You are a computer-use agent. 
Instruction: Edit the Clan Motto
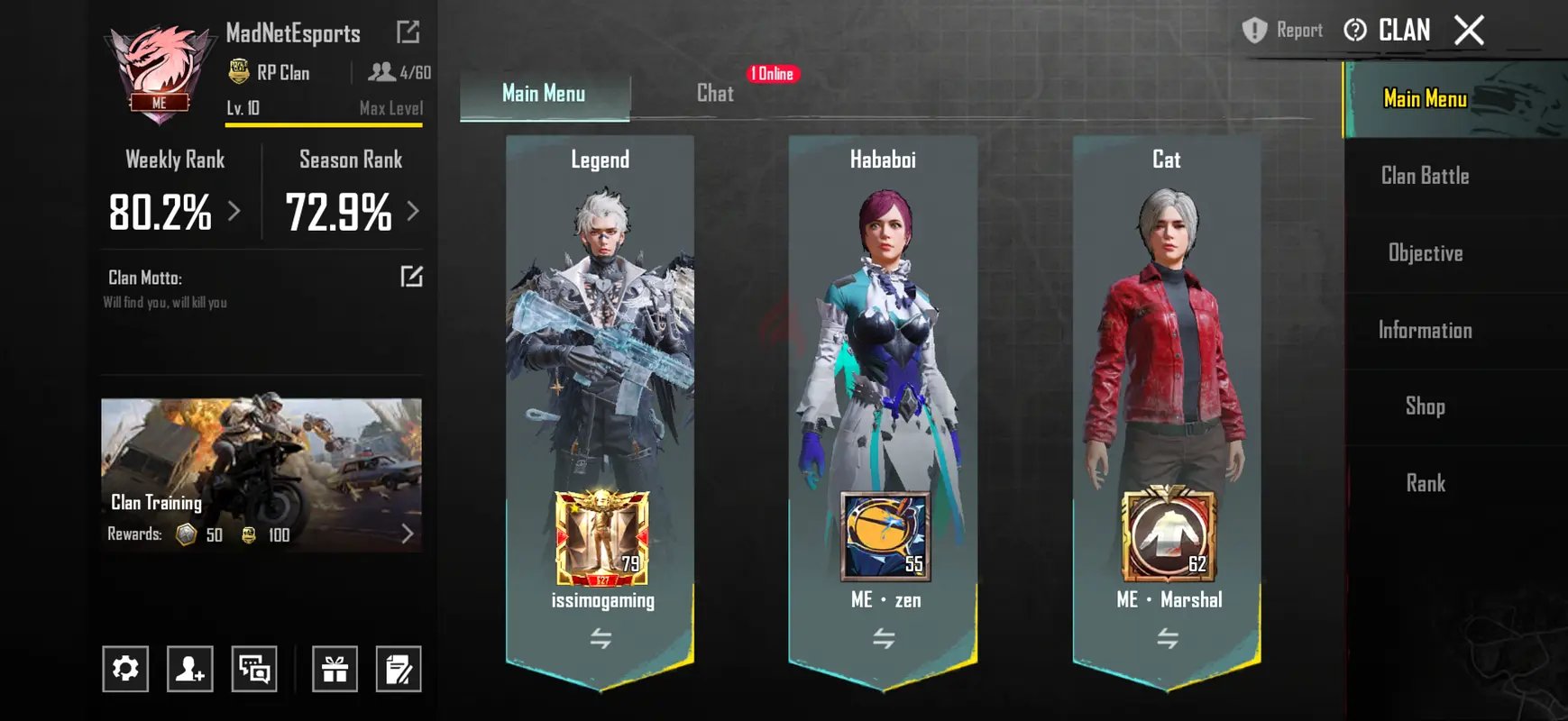411,277
